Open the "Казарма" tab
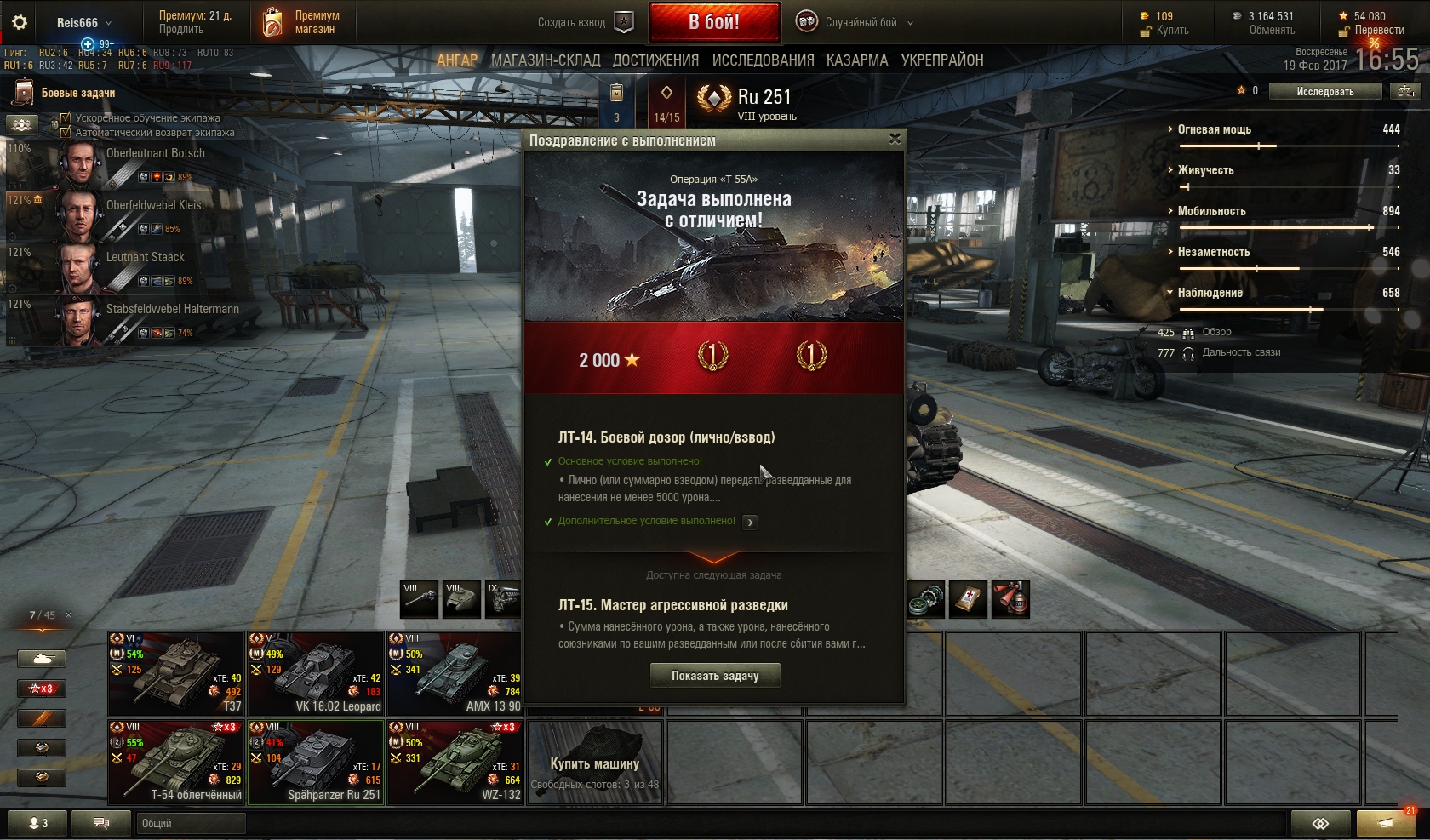The width and height of the screenshot is (1430, 840). [x=857, y=60]
